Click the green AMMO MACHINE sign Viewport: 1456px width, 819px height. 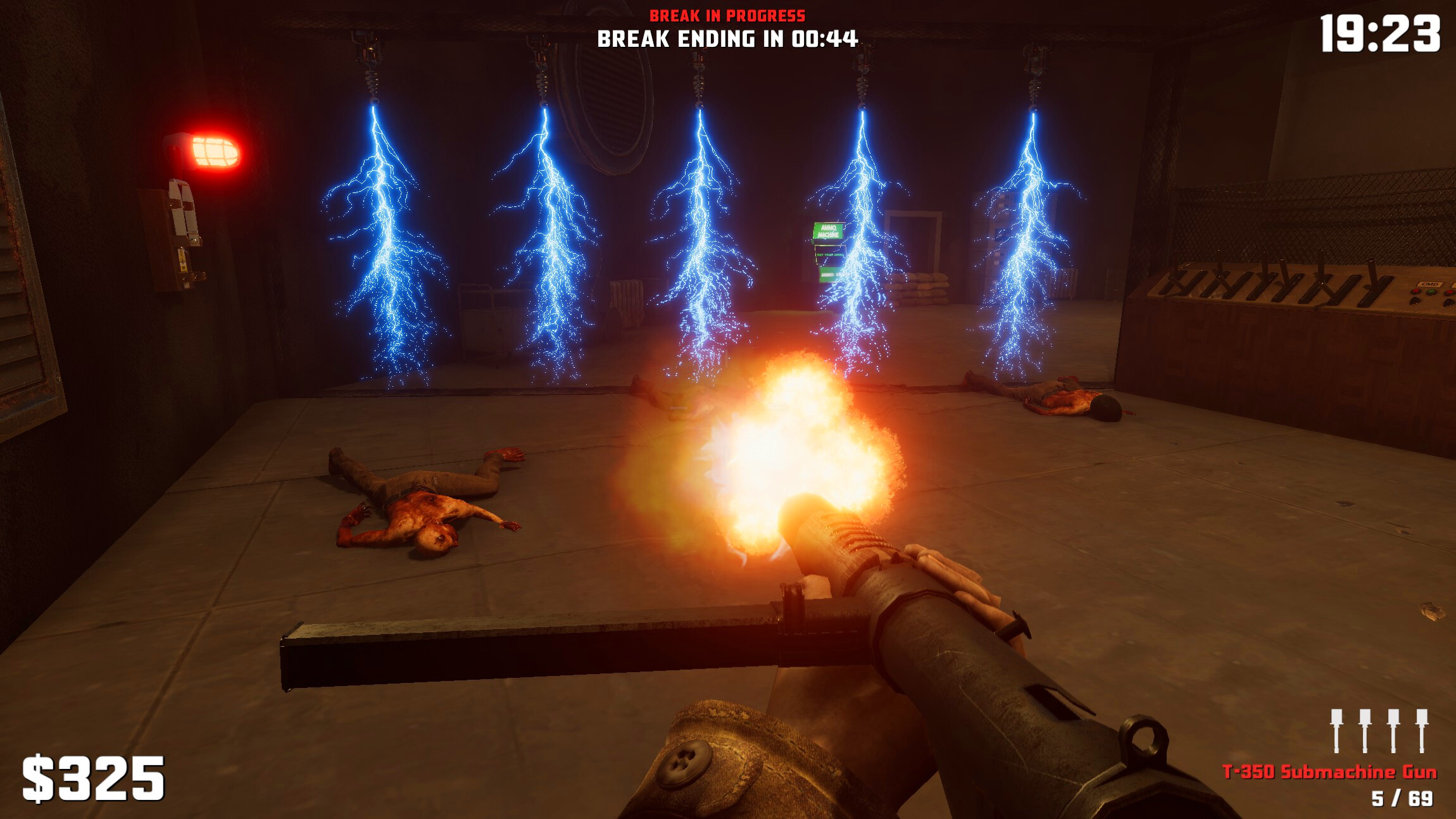pyautogui.click(x=828, y=230)
